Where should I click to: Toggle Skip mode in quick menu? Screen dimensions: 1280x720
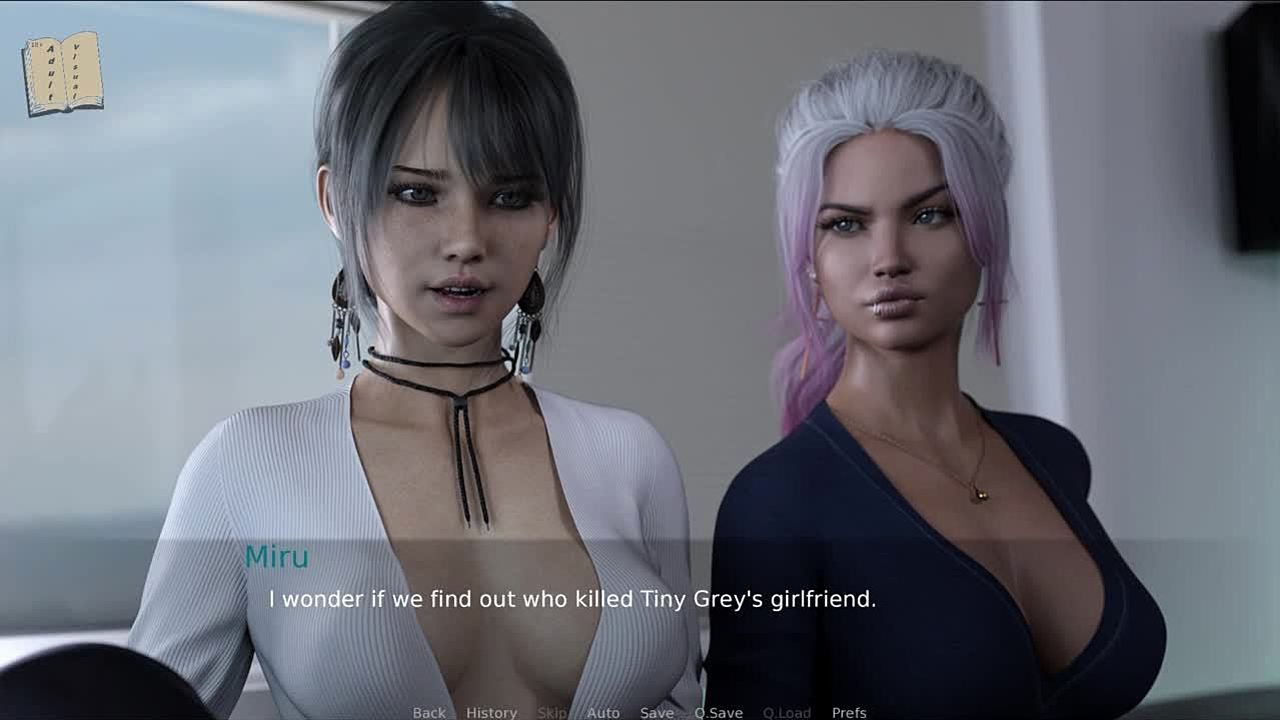pos(552,712)
